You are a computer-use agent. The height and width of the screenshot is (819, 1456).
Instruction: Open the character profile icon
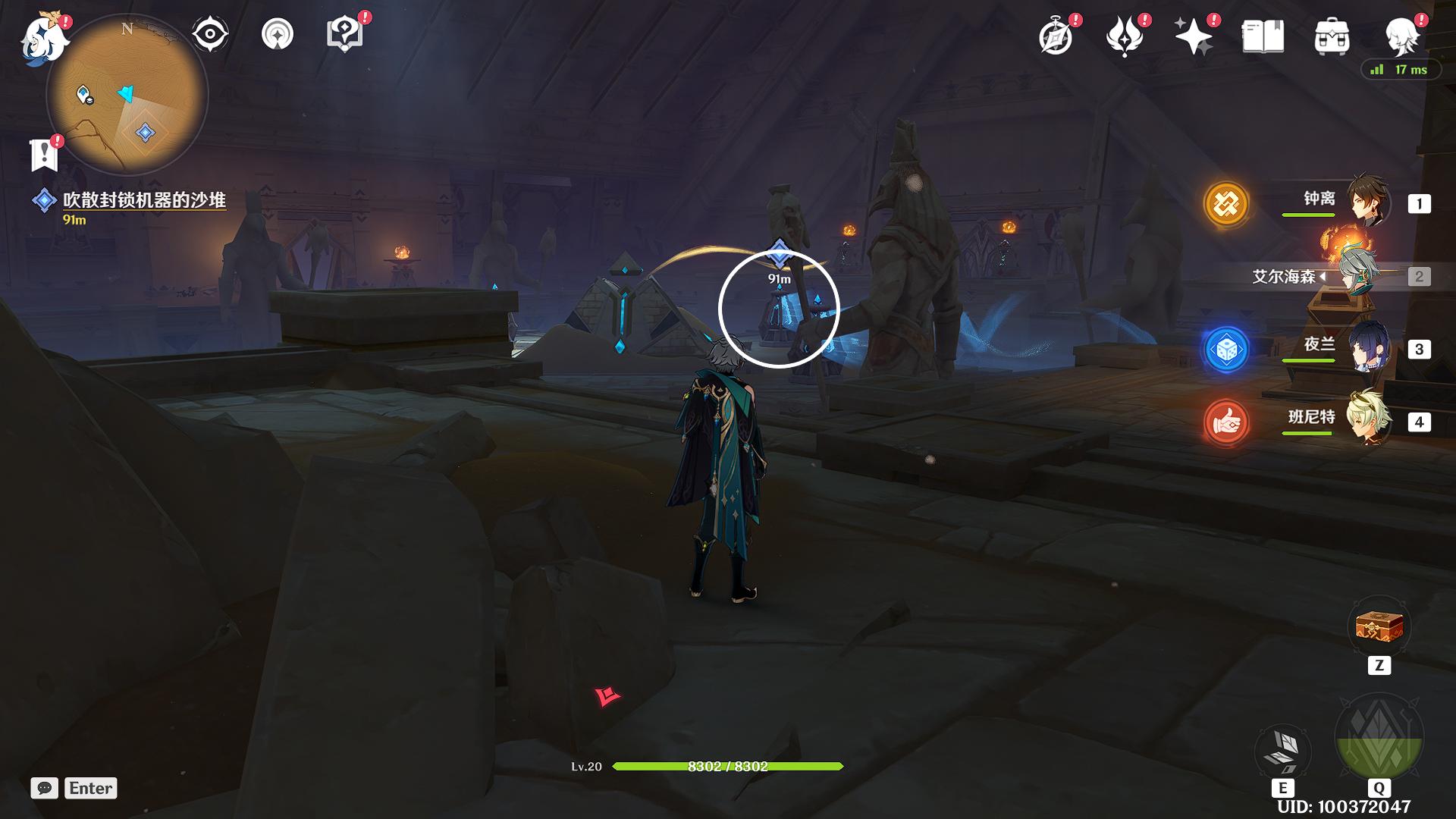1401,35
